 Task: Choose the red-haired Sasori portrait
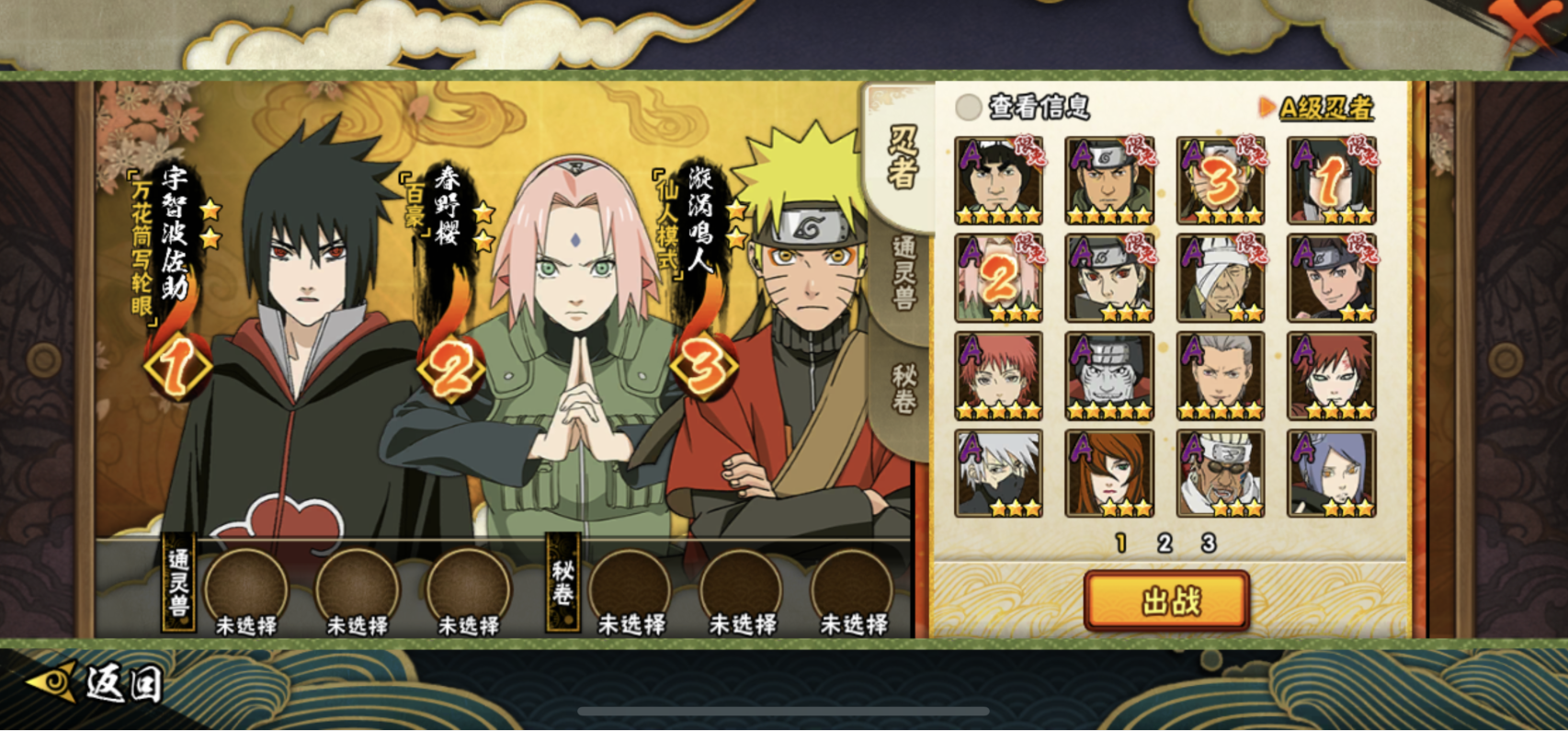click(x=998, y=376)
